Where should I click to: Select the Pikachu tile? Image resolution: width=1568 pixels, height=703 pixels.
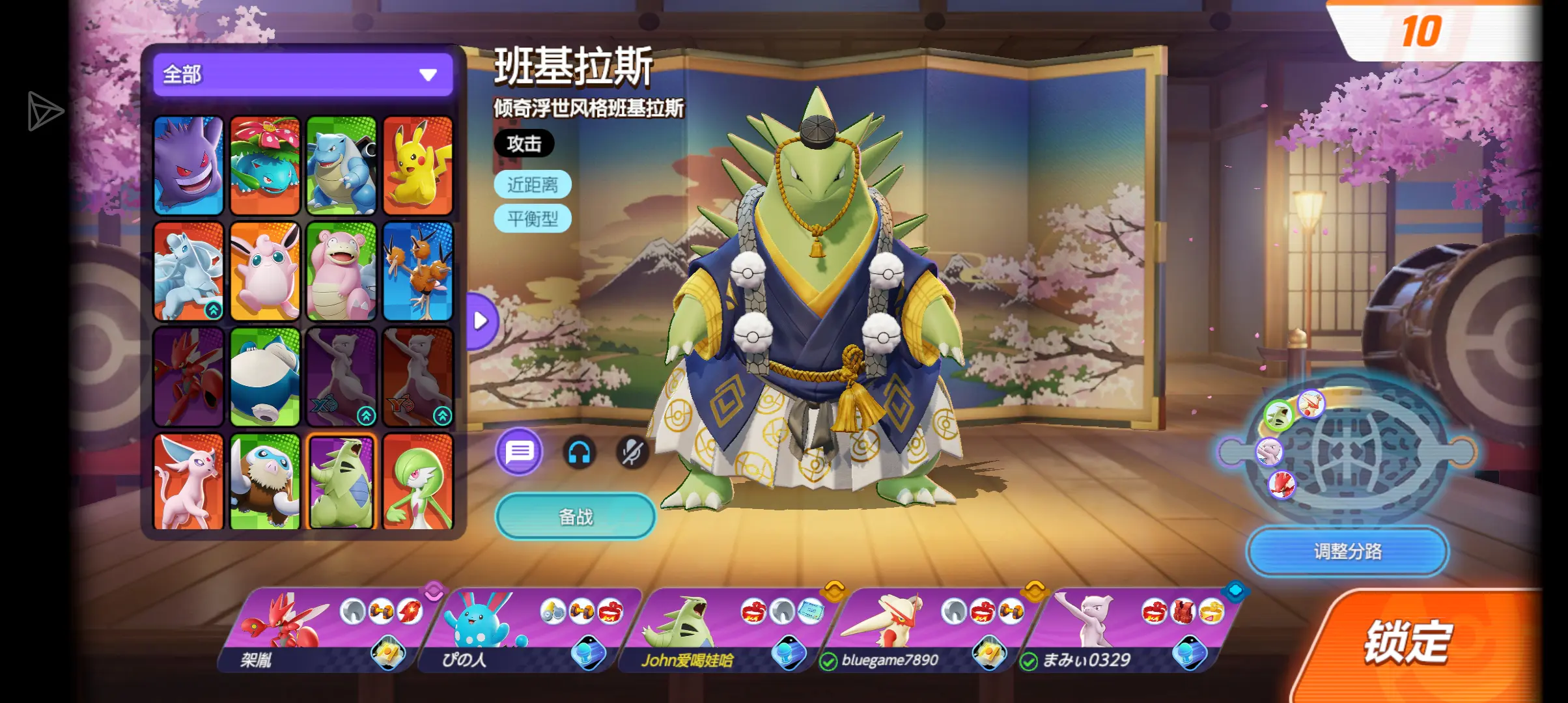417,165
